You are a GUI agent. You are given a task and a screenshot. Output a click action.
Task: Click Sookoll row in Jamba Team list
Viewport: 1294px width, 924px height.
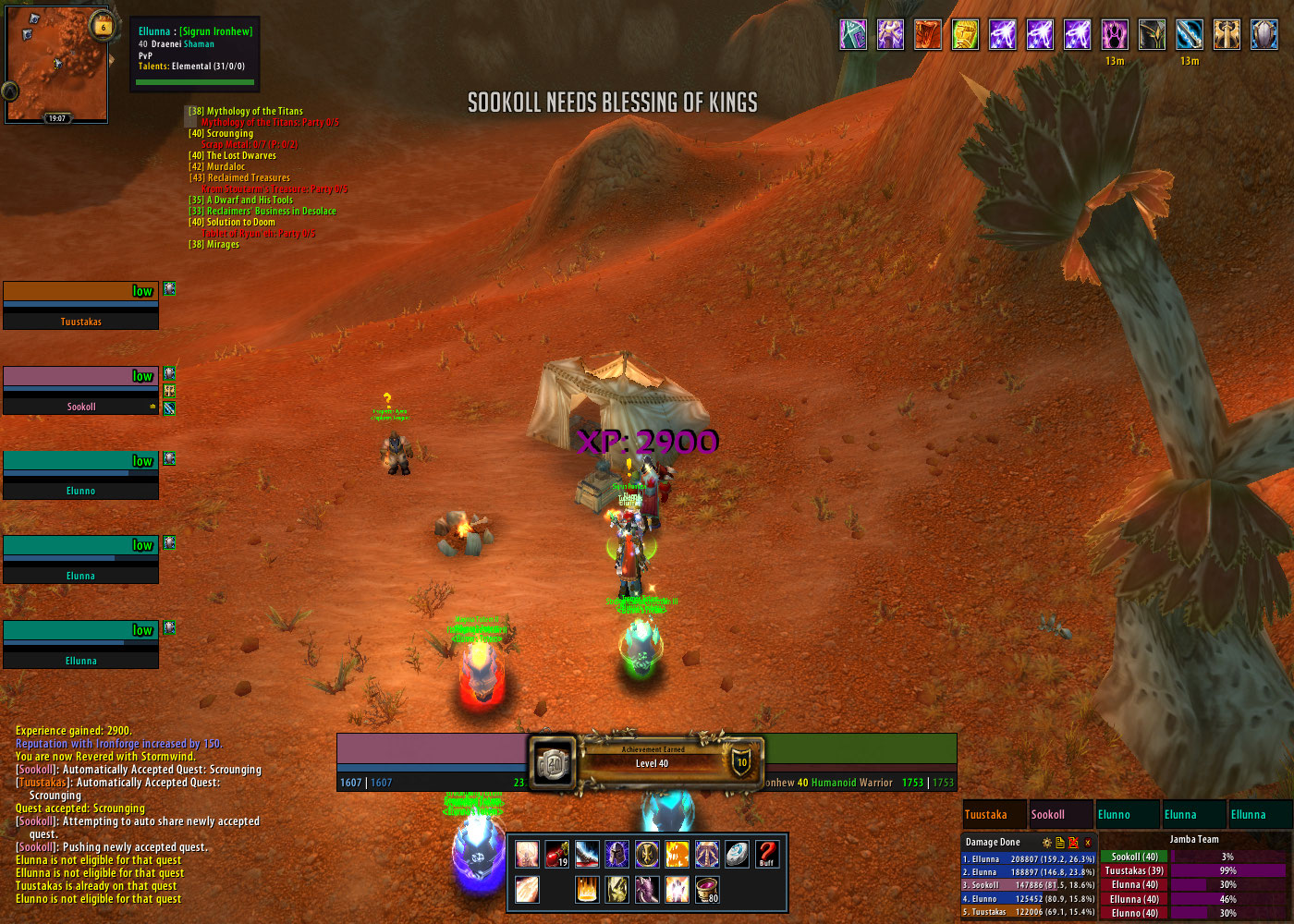1134,857
